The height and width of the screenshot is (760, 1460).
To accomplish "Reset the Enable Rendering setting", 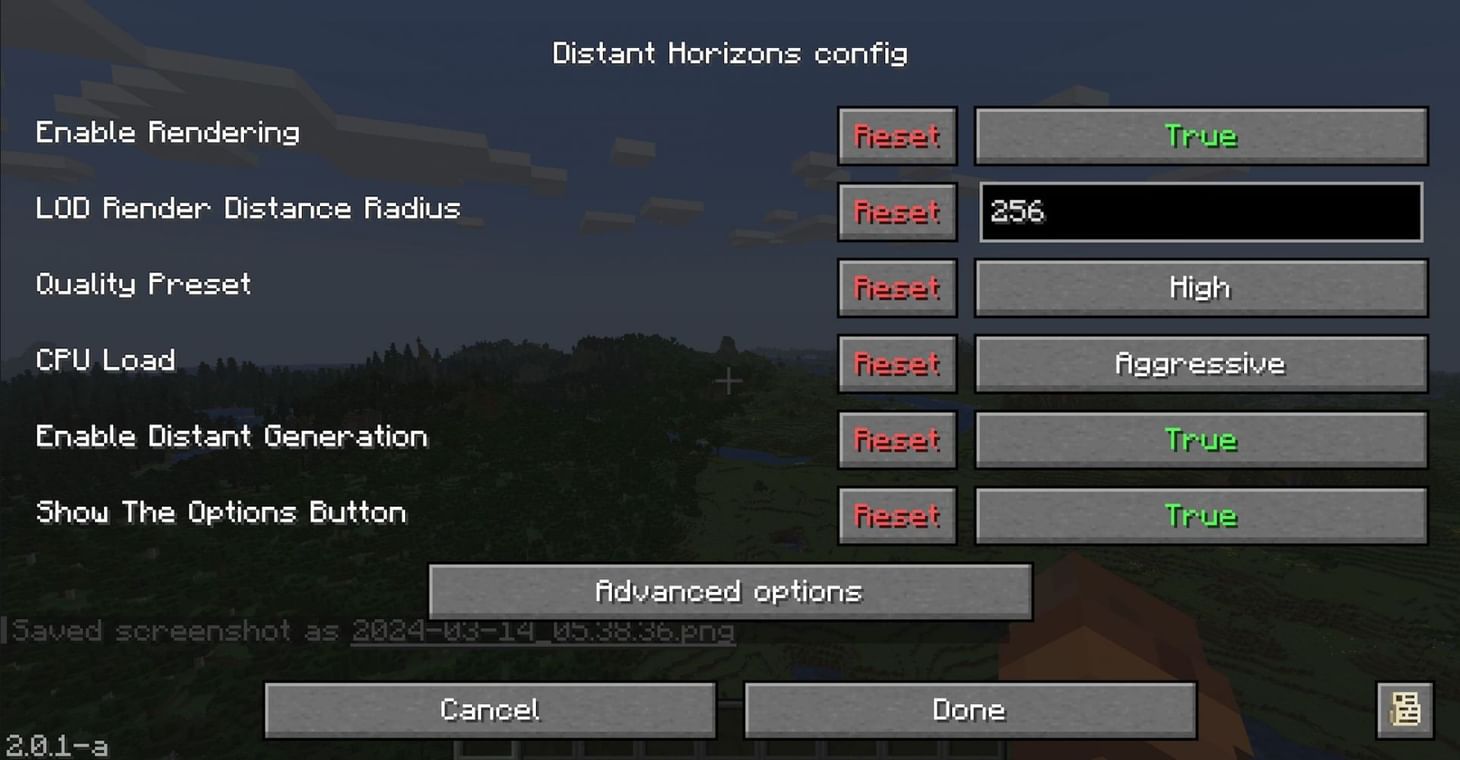I will tap(896, 136).
